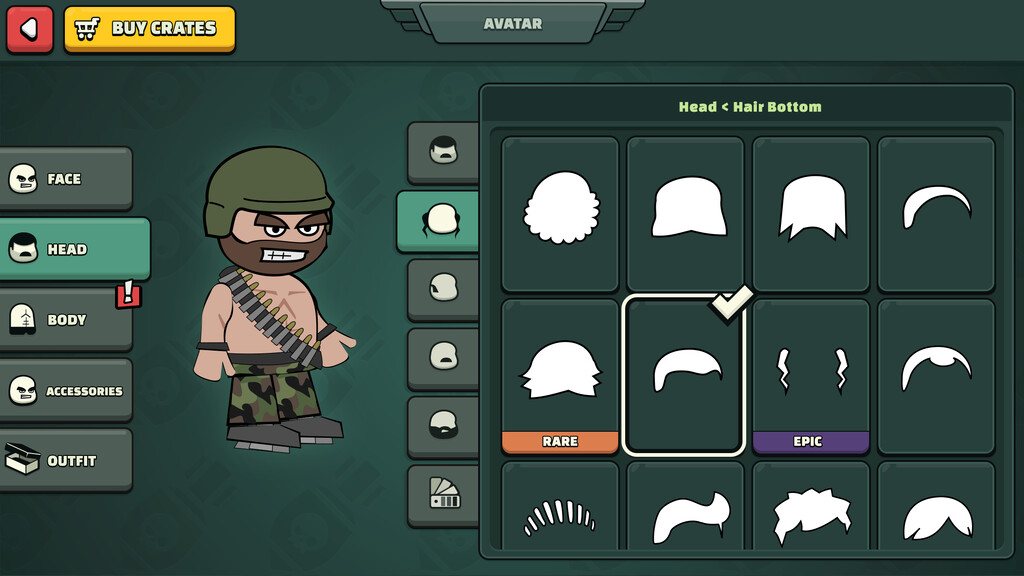Open the Body category

[x=66, y=320]
